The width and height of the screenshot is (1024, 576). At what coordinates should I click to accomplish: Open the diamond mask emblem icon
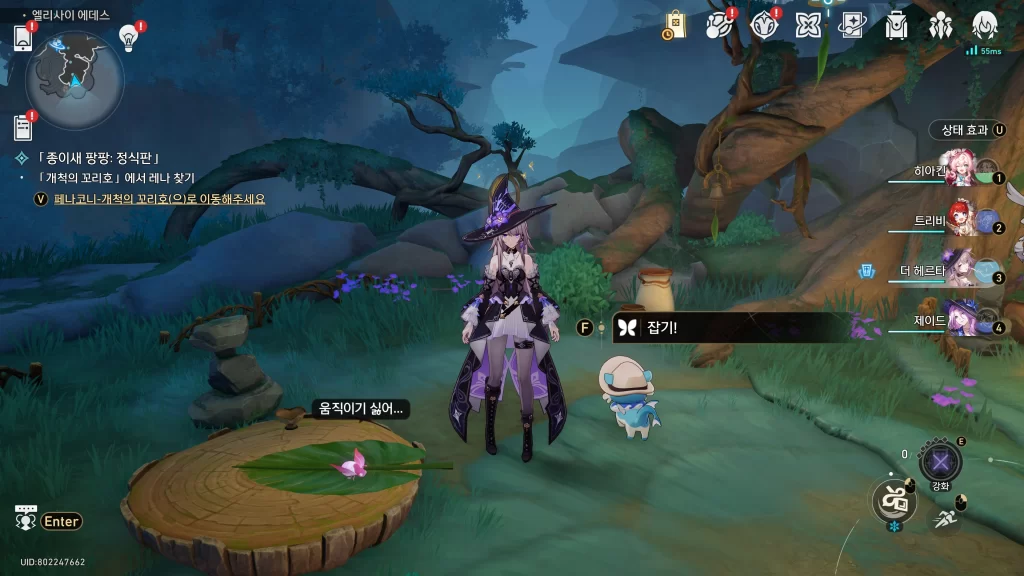point(763,25)
